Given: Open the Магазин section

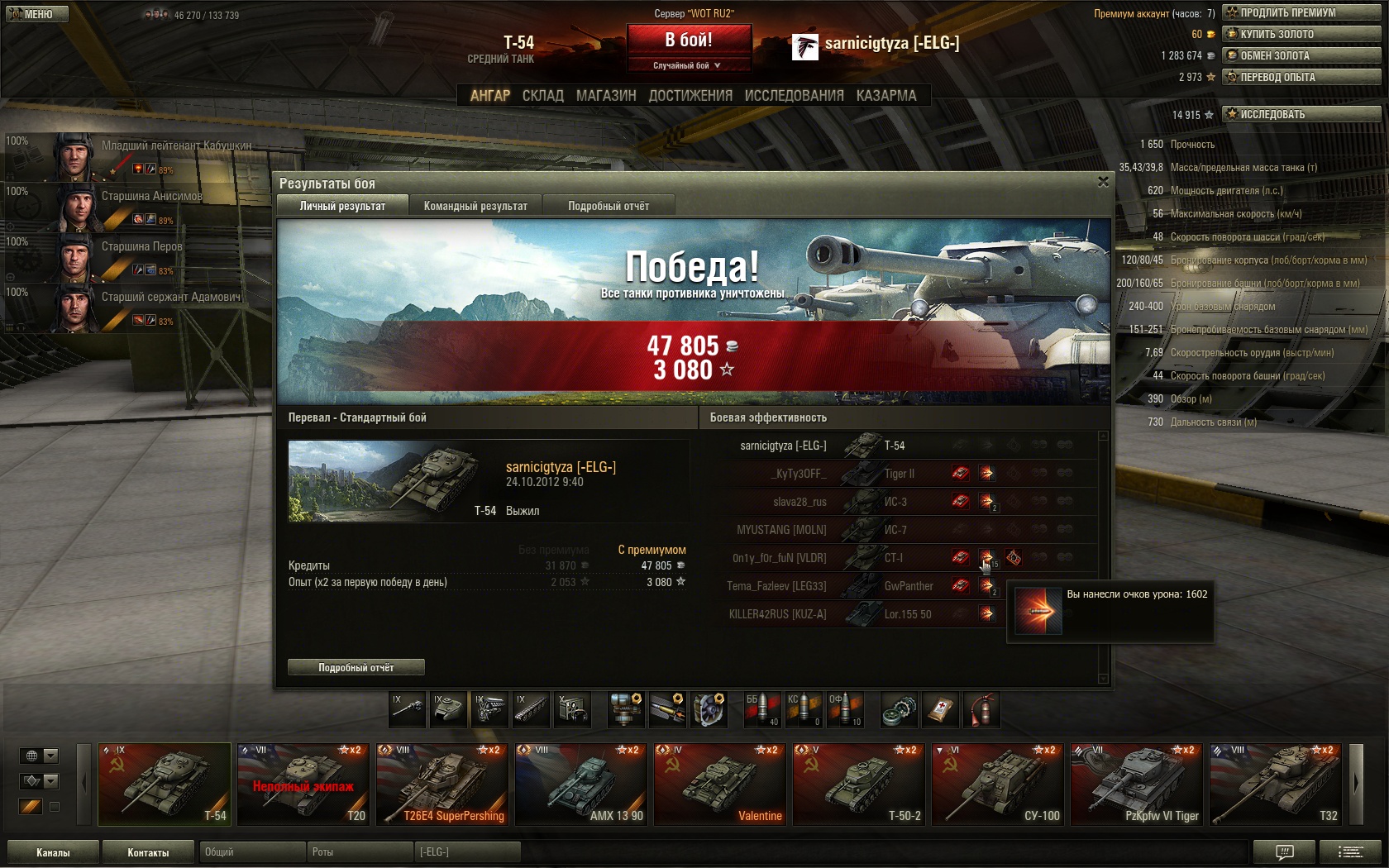Looking at the screenshot, I should click(x=606, y=96).
